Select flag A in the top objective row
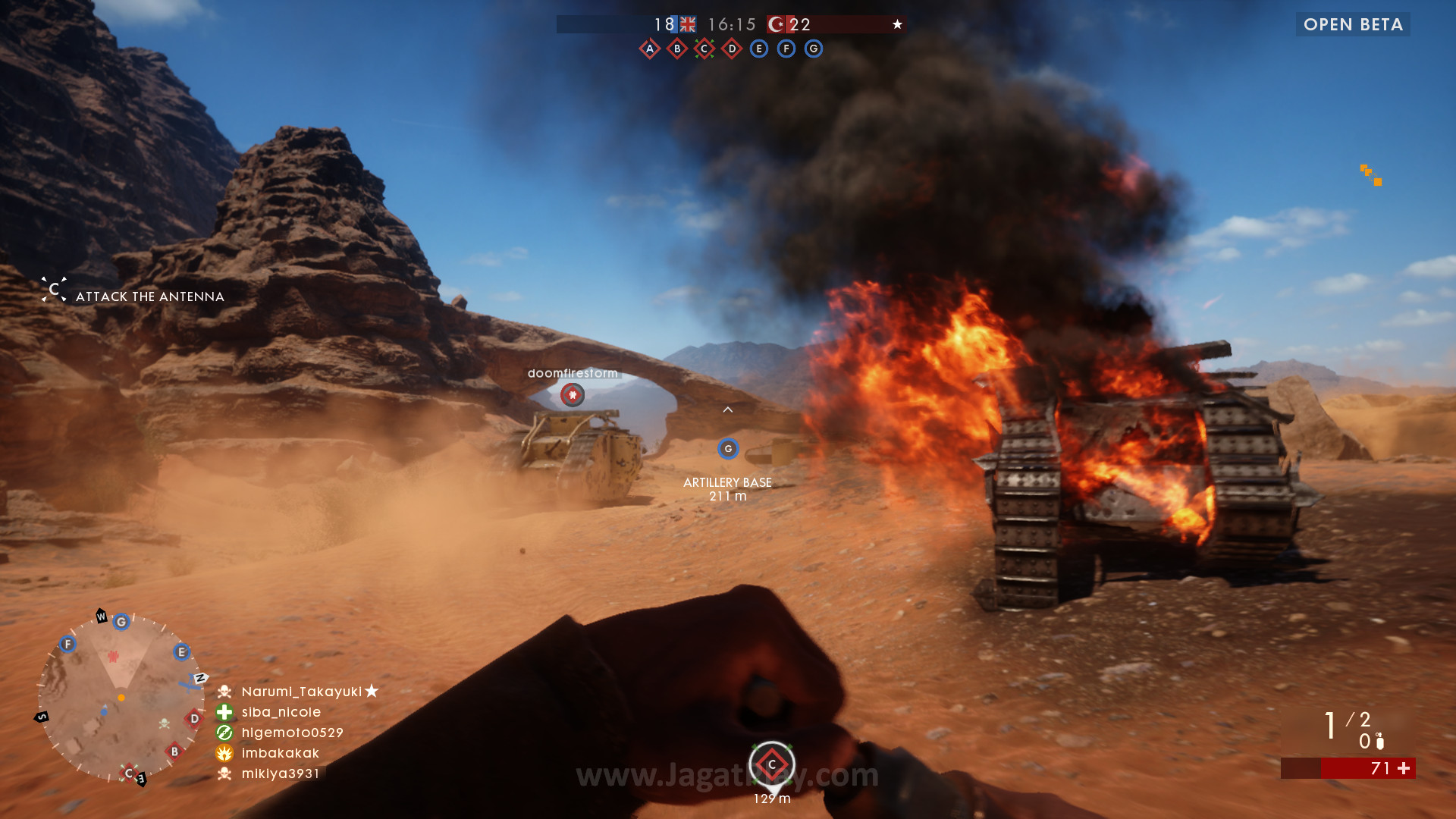The image size is (1456, 819). (650, 49)
